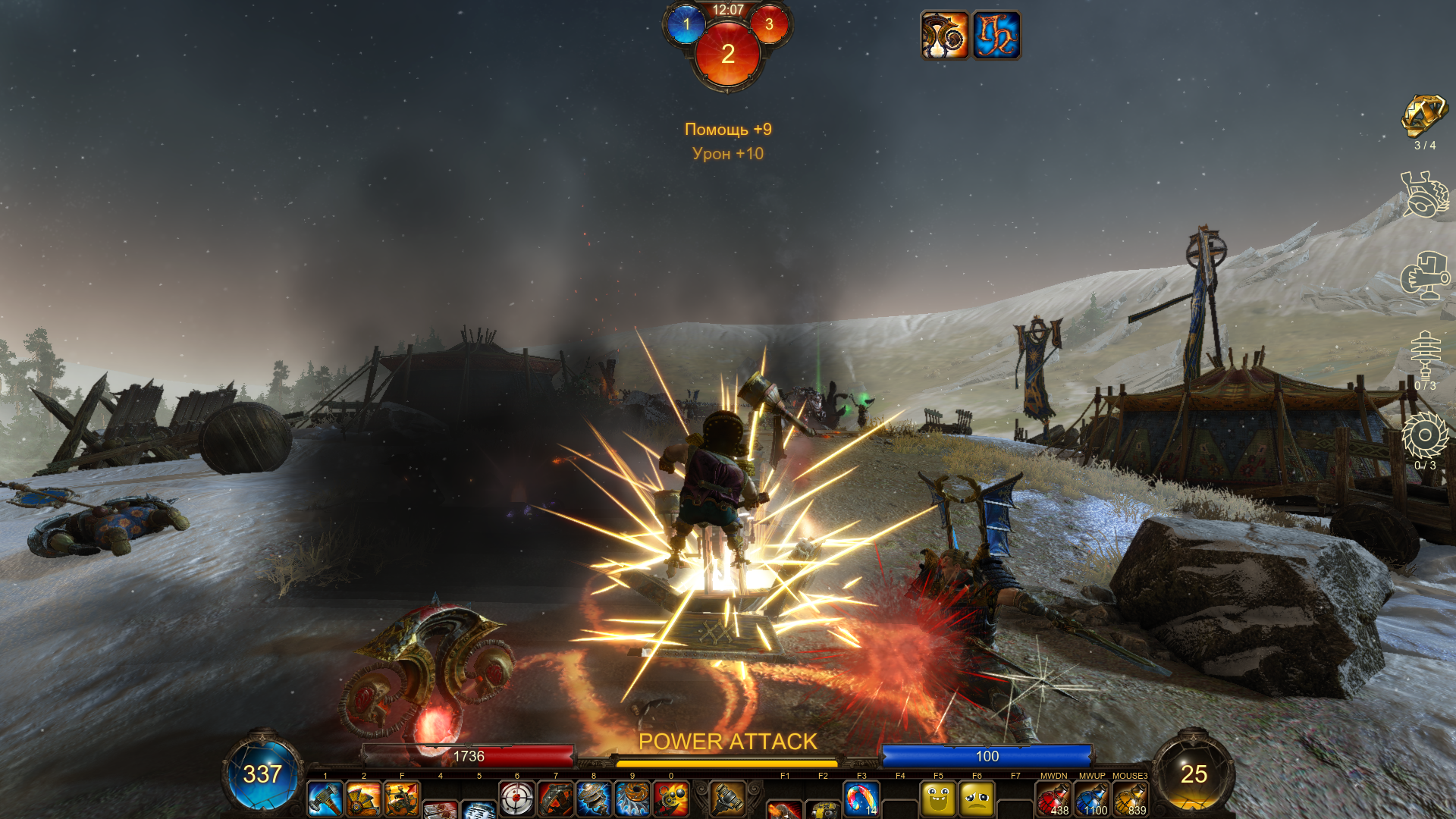Use the yellow potion flask
The width and height of the screenshot is (1456, 819).
pos(1131,799)
